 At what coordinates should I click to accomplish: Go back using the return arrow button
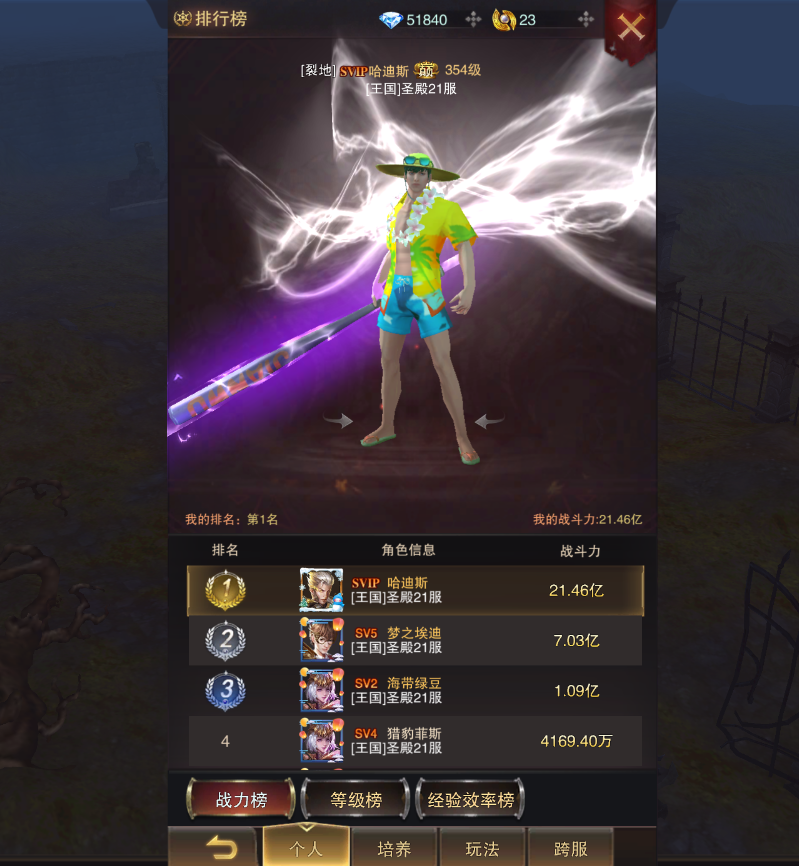tap(219, 849)
